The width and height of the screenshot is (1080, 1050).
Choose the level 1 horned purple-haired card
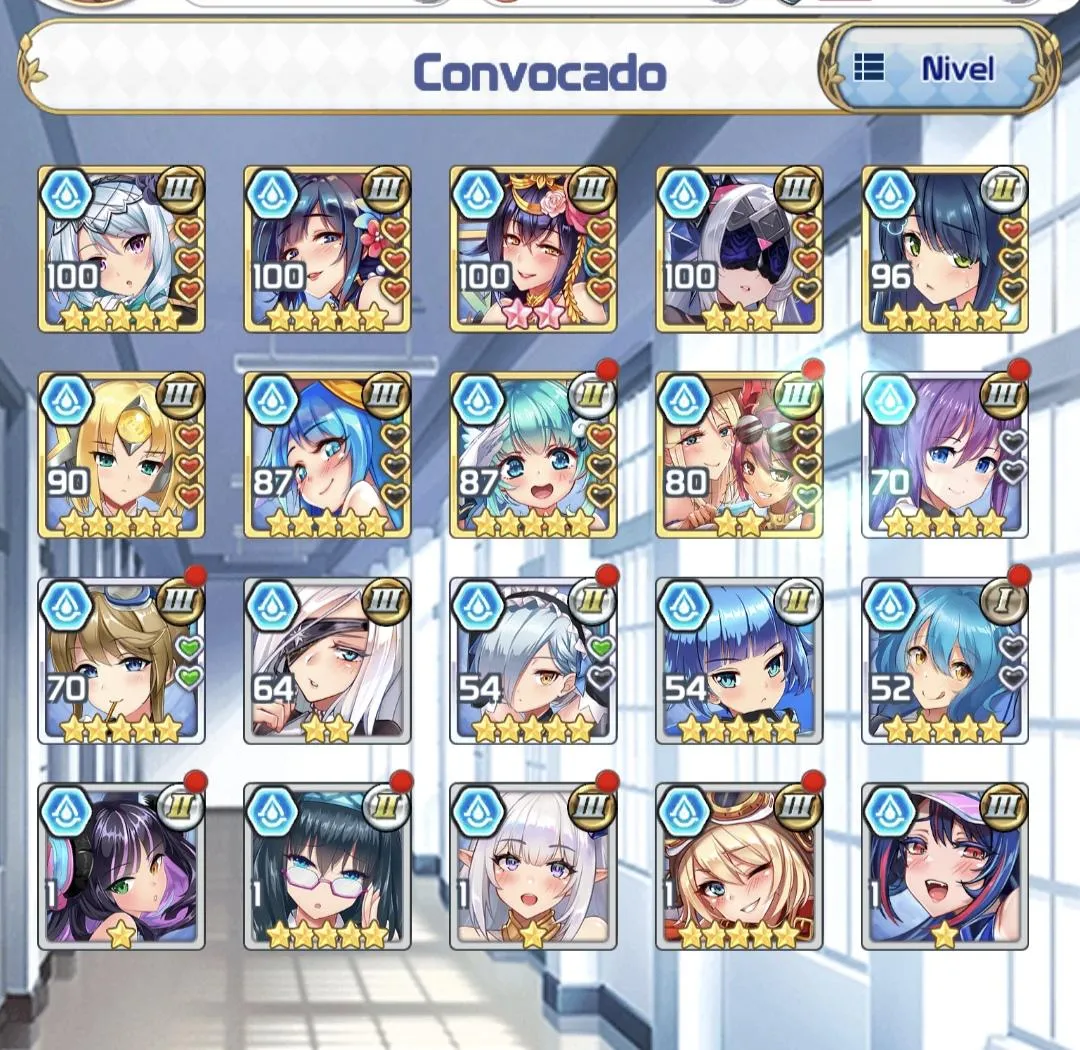[121, 867]
